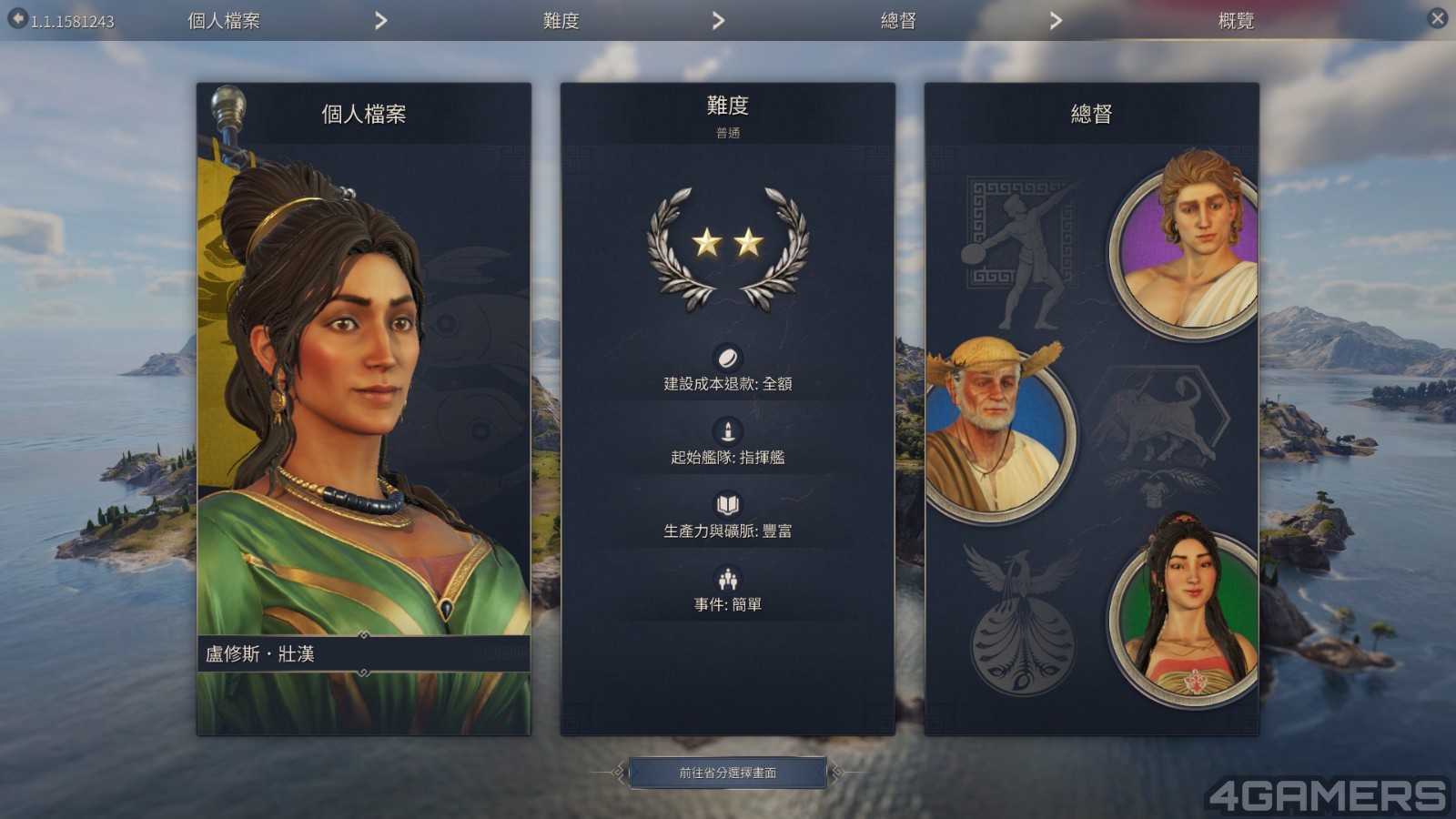Switch to the 個人檔案 step tab

pyautogui.click(x=224, y=21)
